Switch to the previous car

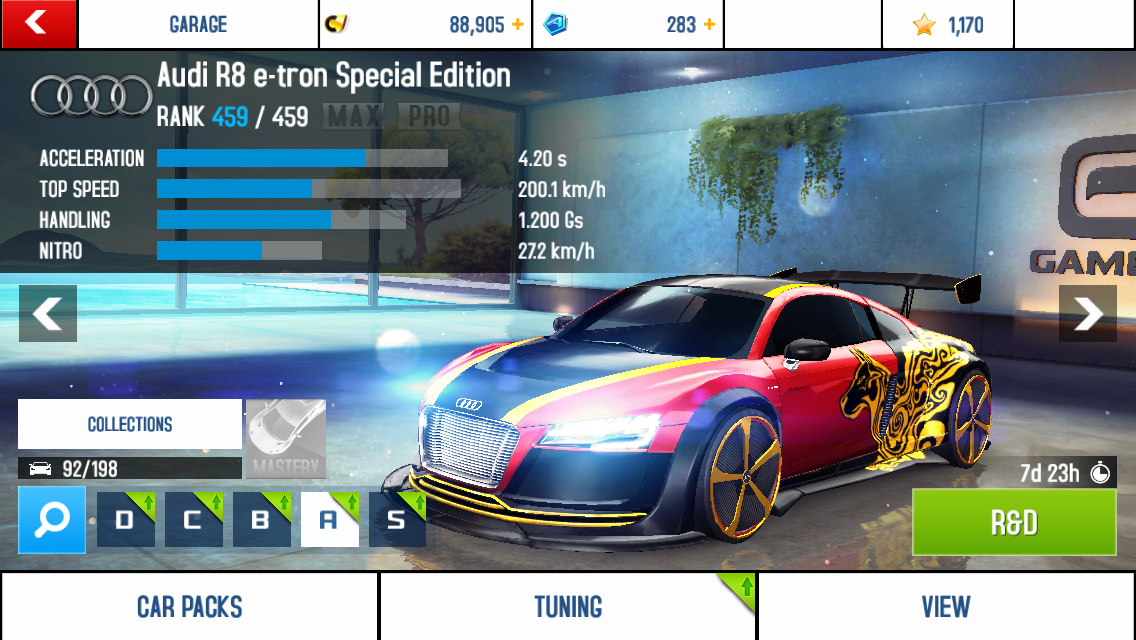click(47, 314)
